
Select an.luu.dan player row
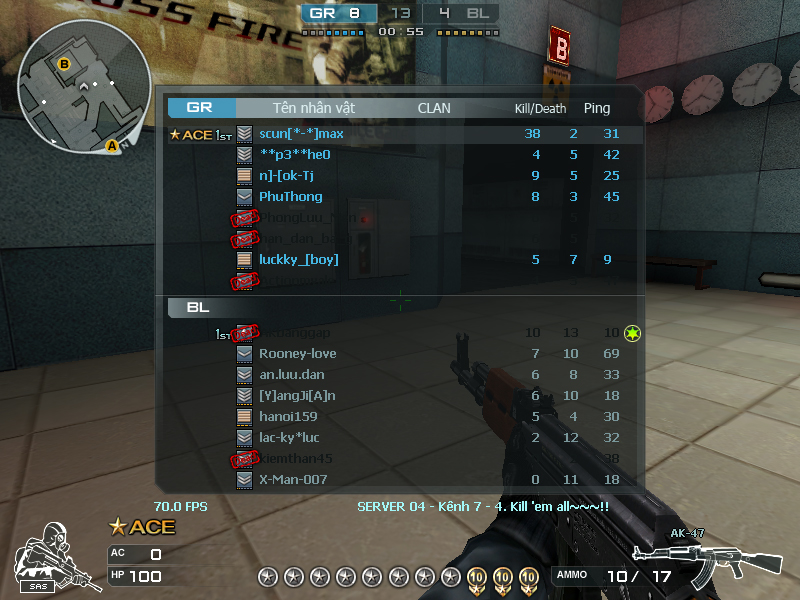pos(292,375)
